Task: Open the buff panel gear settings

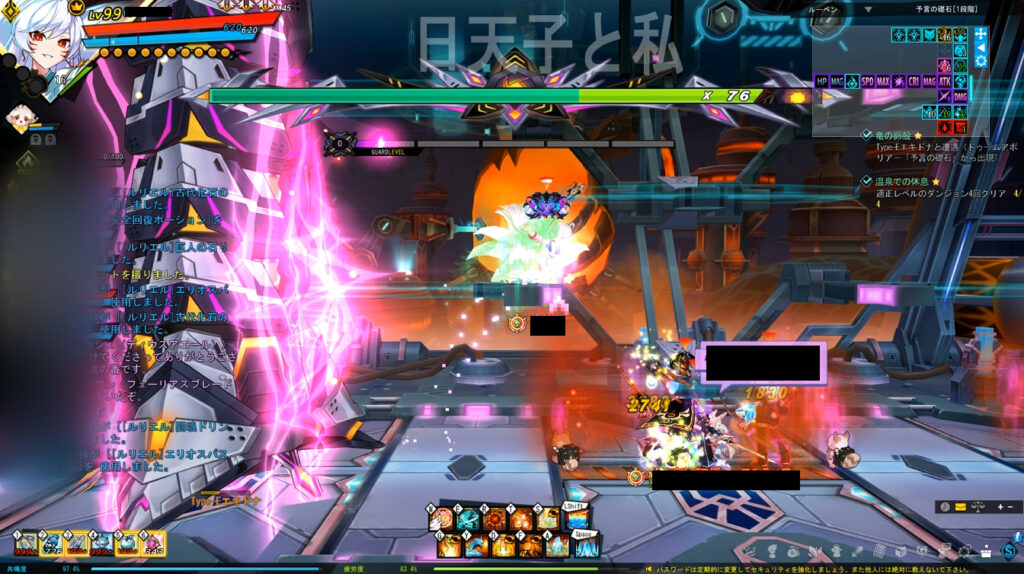Action: pos(981,61)
